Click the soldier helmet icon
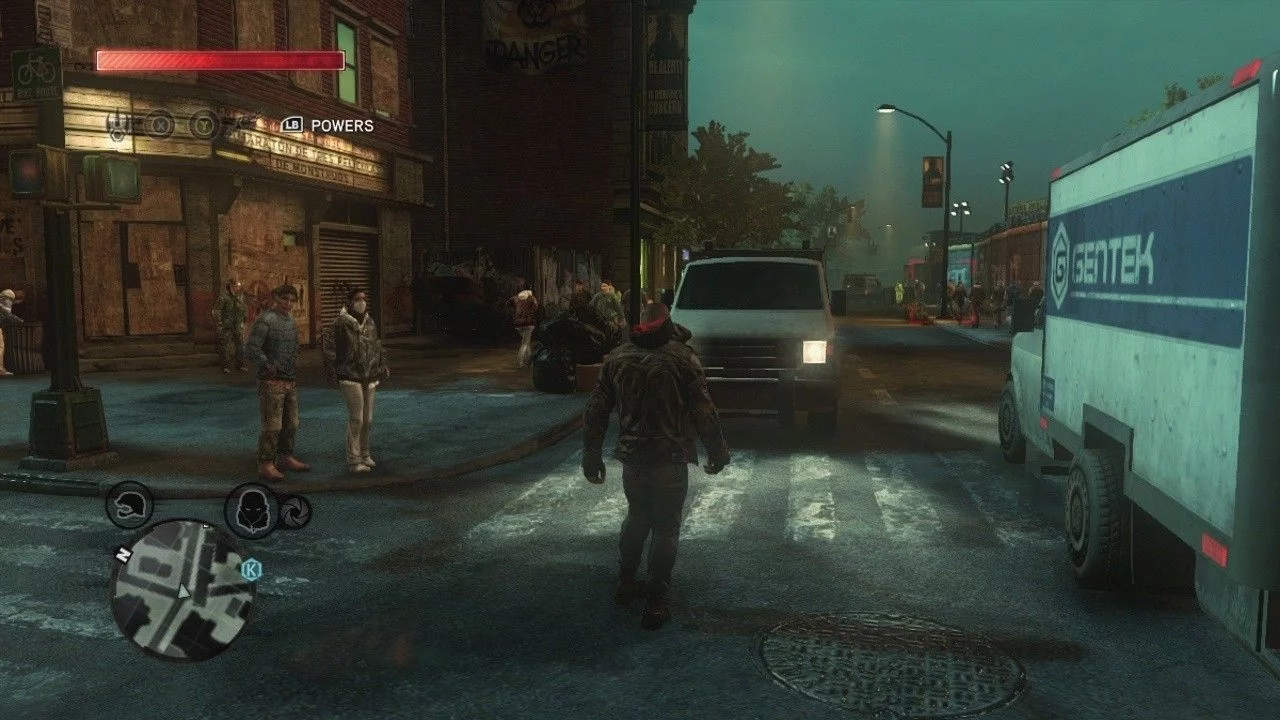The image size is (1280, 720). (129, 504)
